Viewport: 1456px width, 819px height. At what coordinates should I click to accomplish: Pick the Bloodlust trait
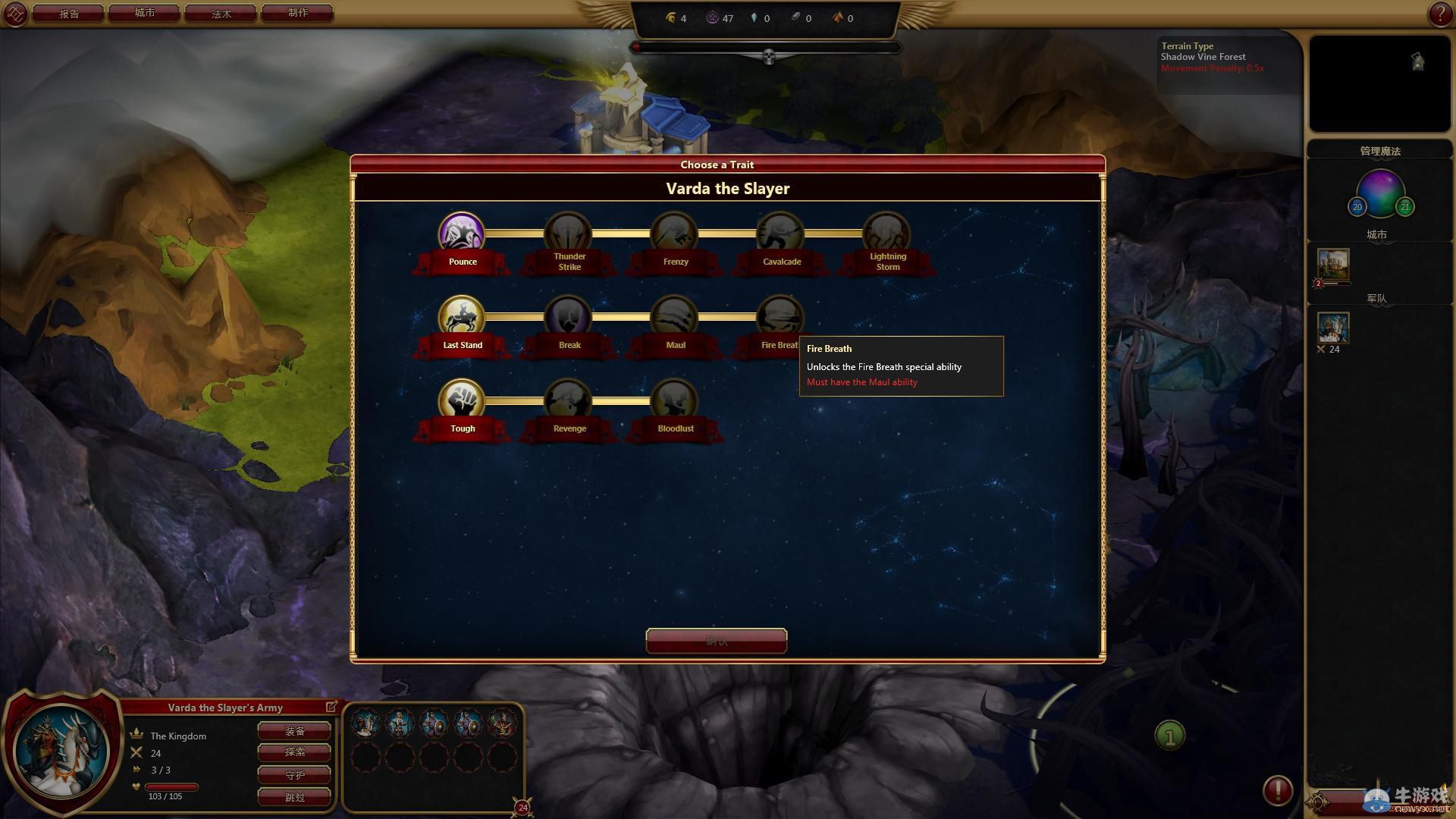(673, 400)
